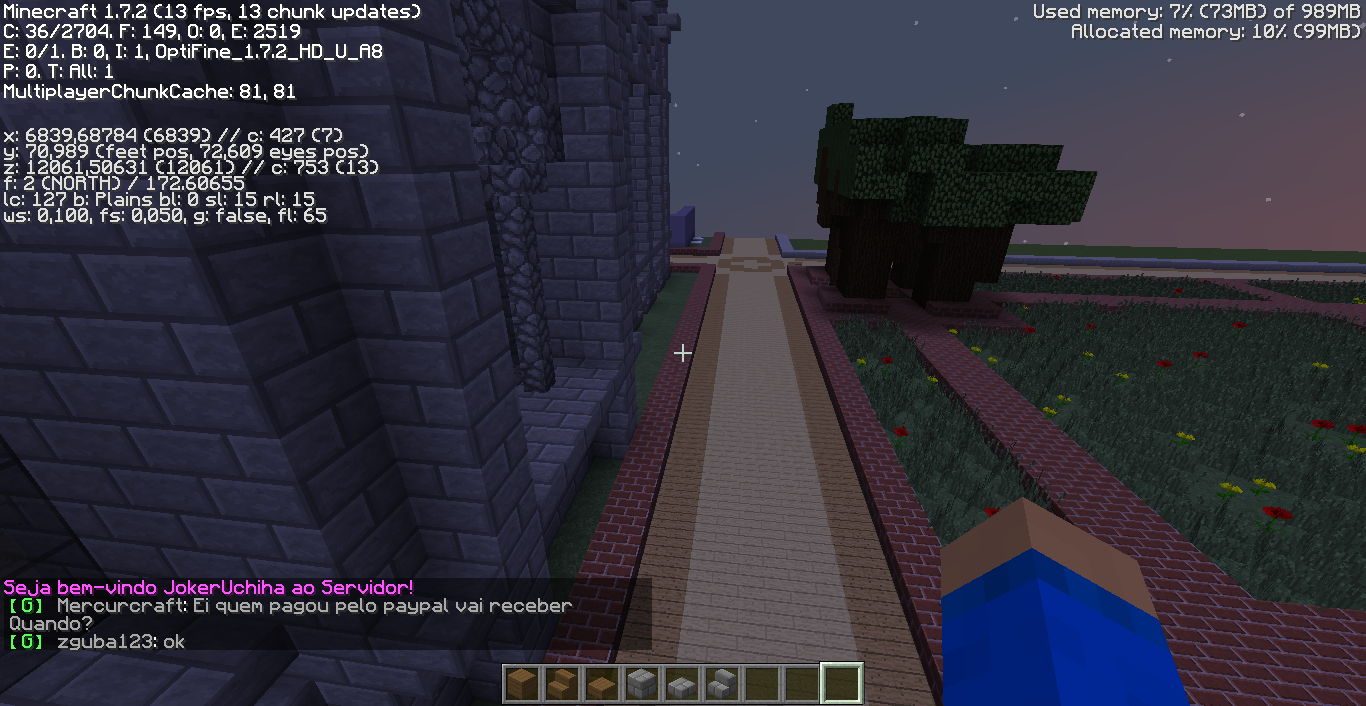
Task: Select the stone brick stairs hotbar slot
Action: [721, 685]
